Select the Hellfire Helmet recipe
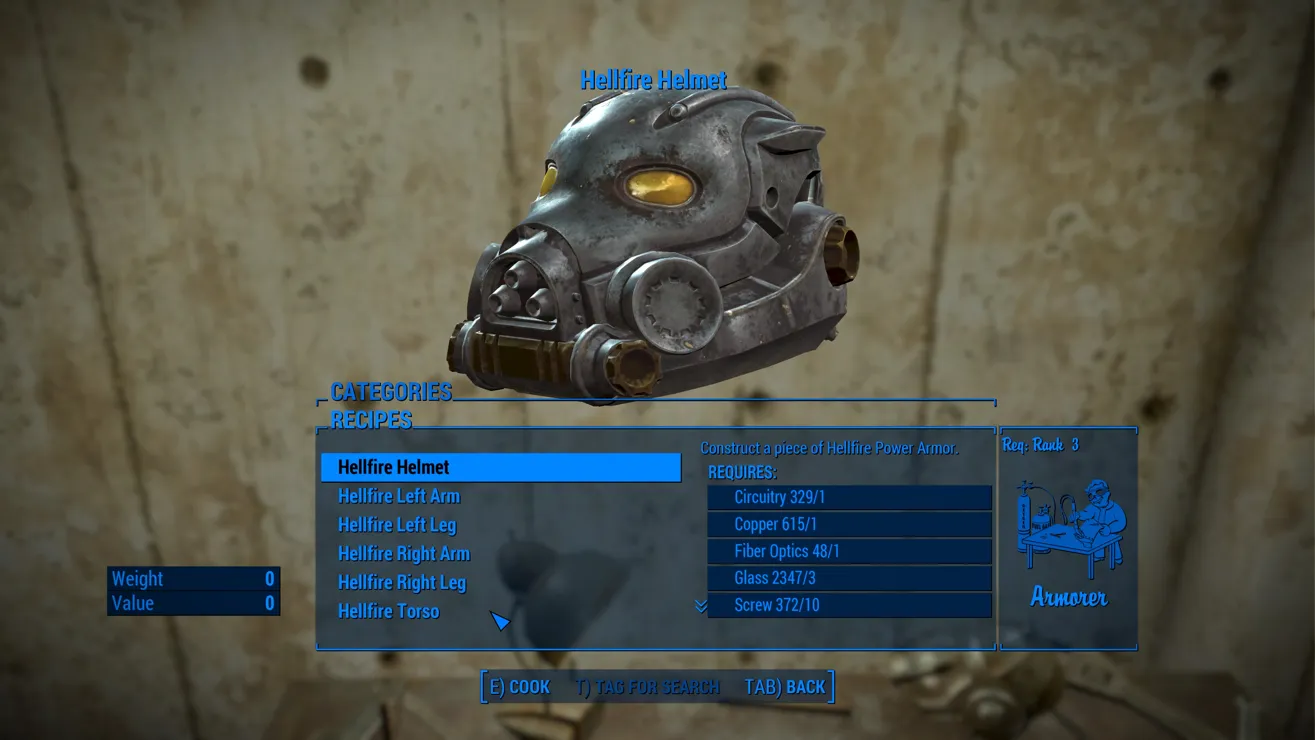The image size is (1315, 740). (x=500, y=467)
